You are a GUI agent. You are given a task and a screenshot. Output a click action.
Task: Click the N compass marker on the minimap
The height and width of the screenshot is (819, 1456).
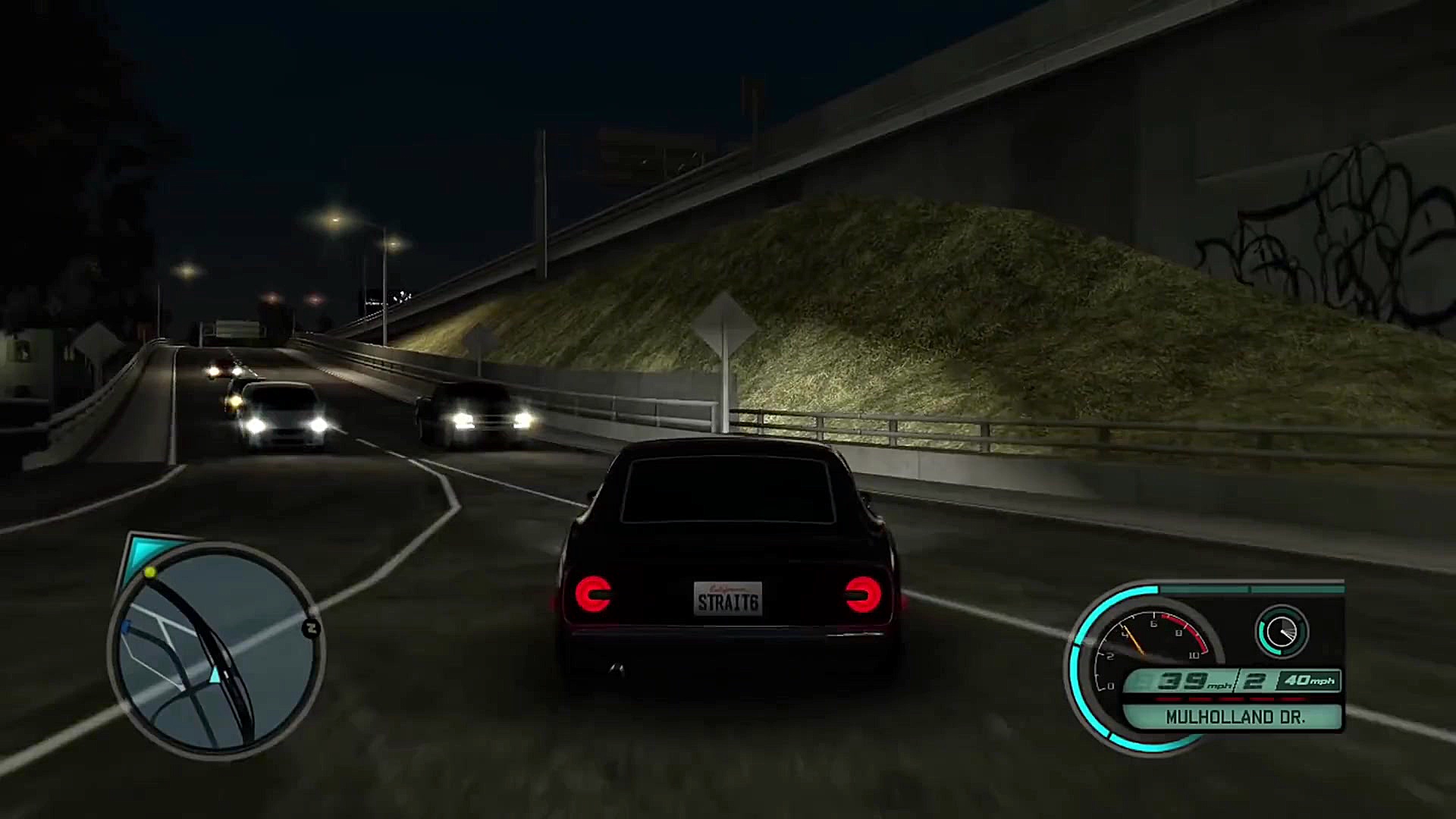(311, 627)
